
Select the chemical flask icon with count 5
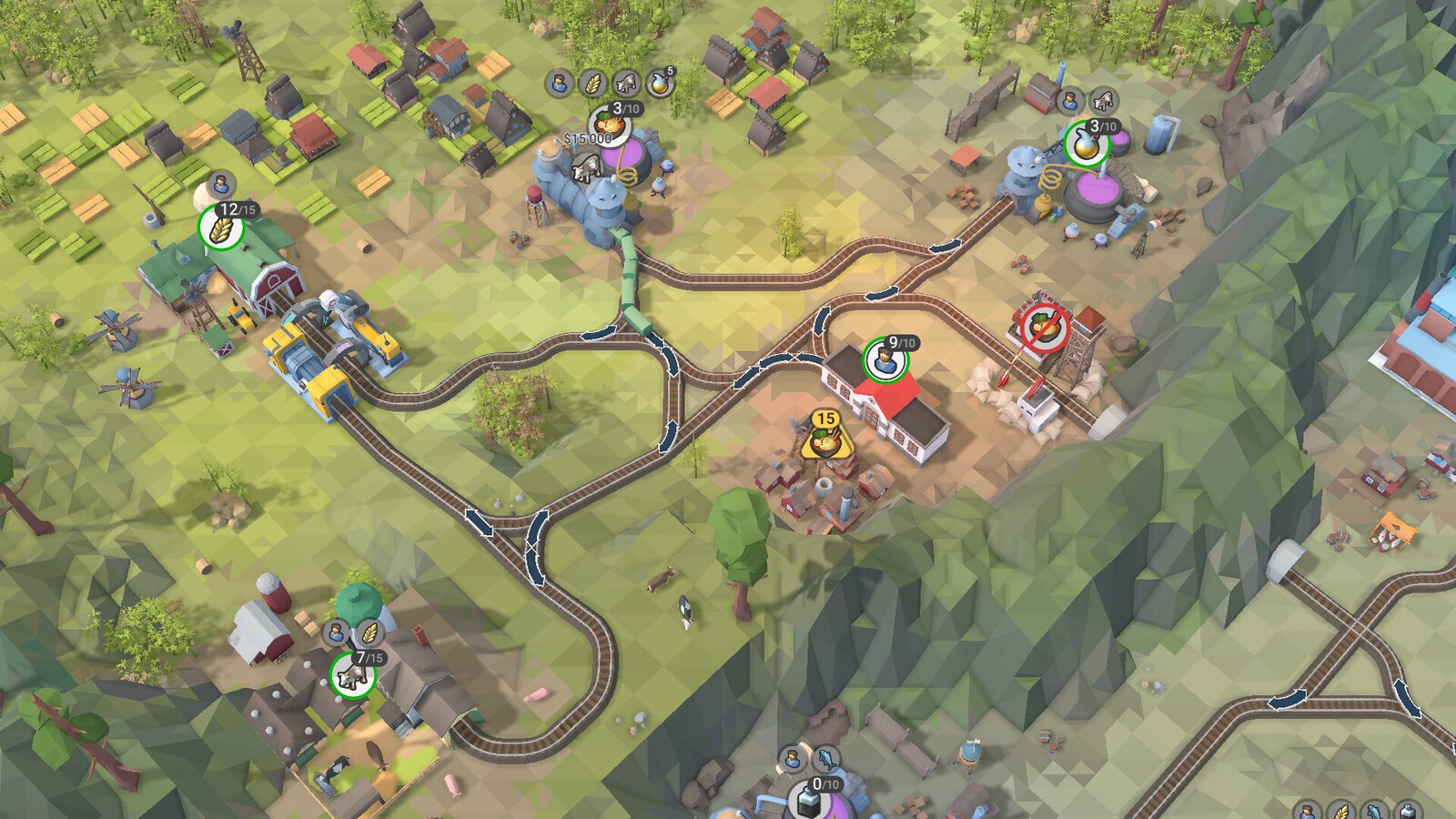tap(658, 84)
